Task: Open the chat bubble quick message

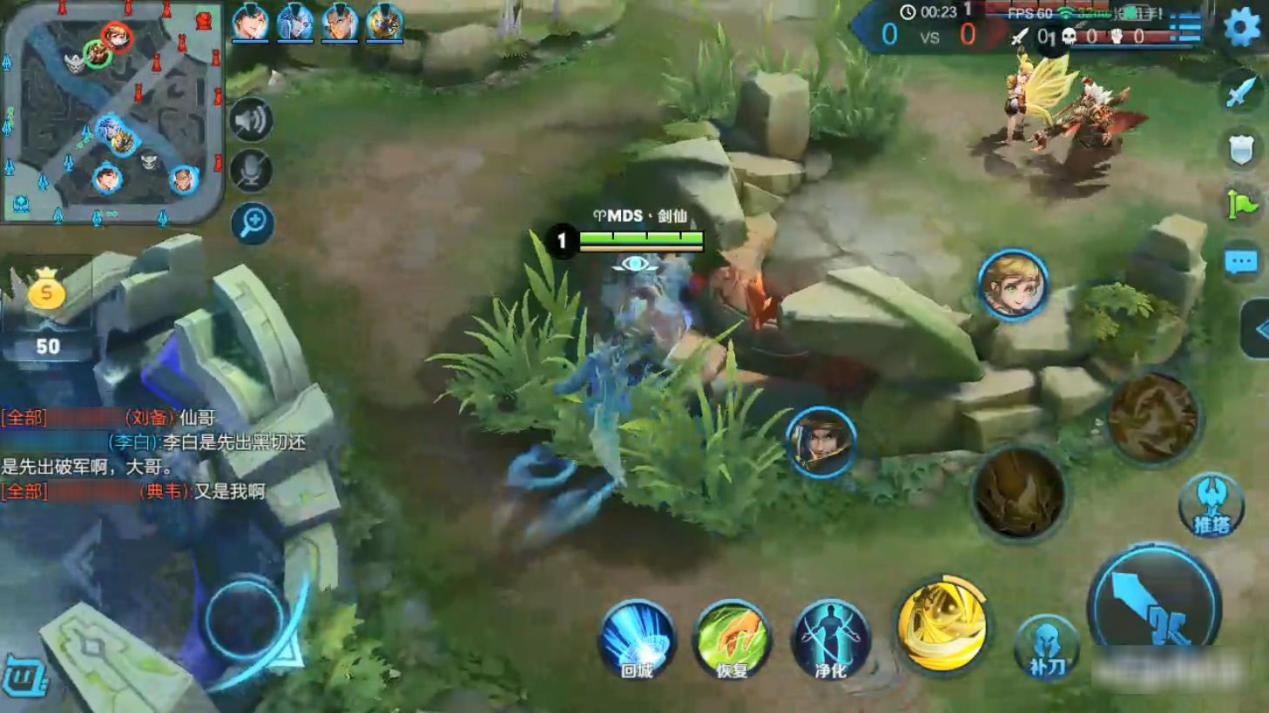Action: [x=1241, y=262]
